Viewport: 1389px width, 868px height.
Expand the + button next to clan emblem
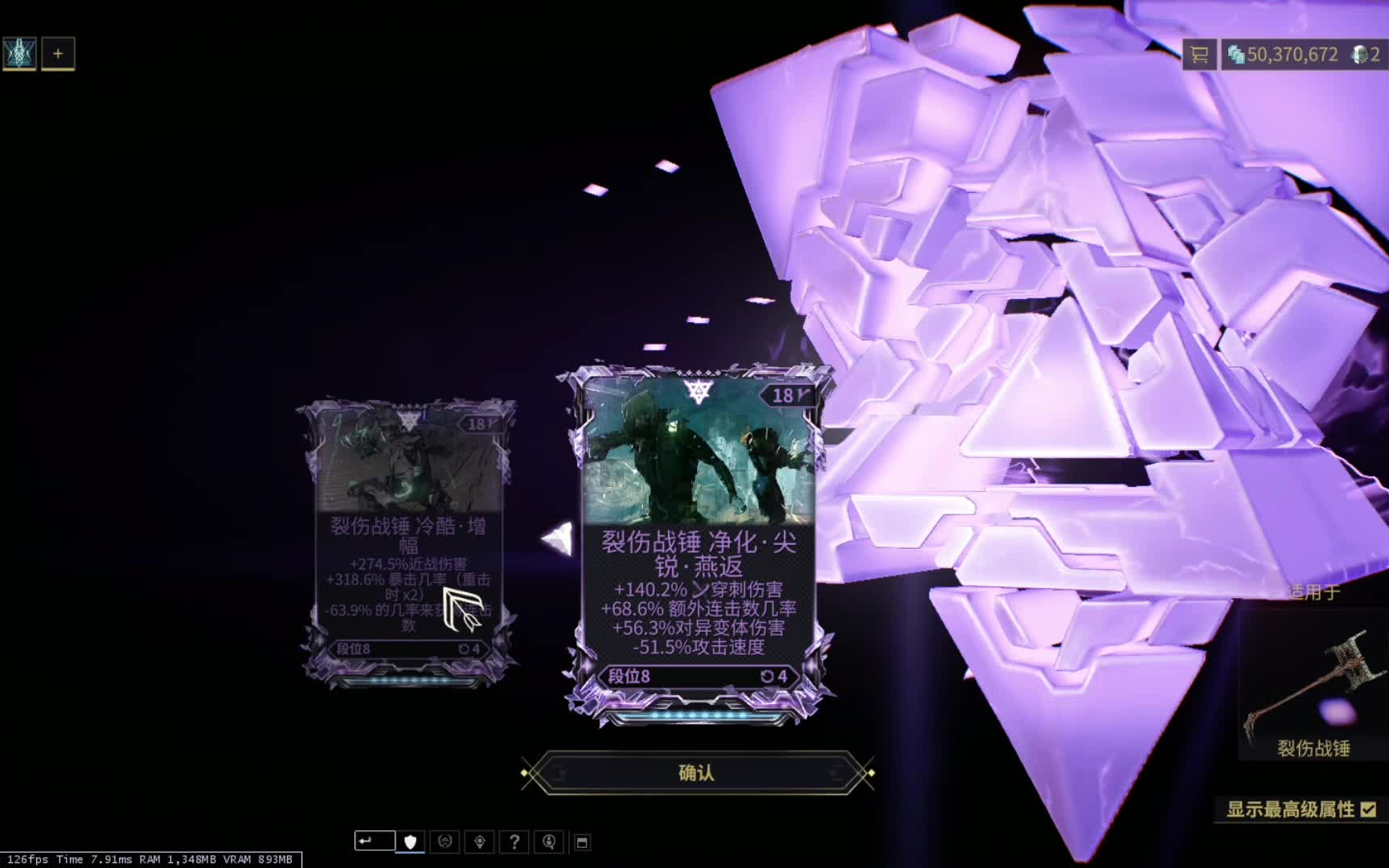click(57, 53)
